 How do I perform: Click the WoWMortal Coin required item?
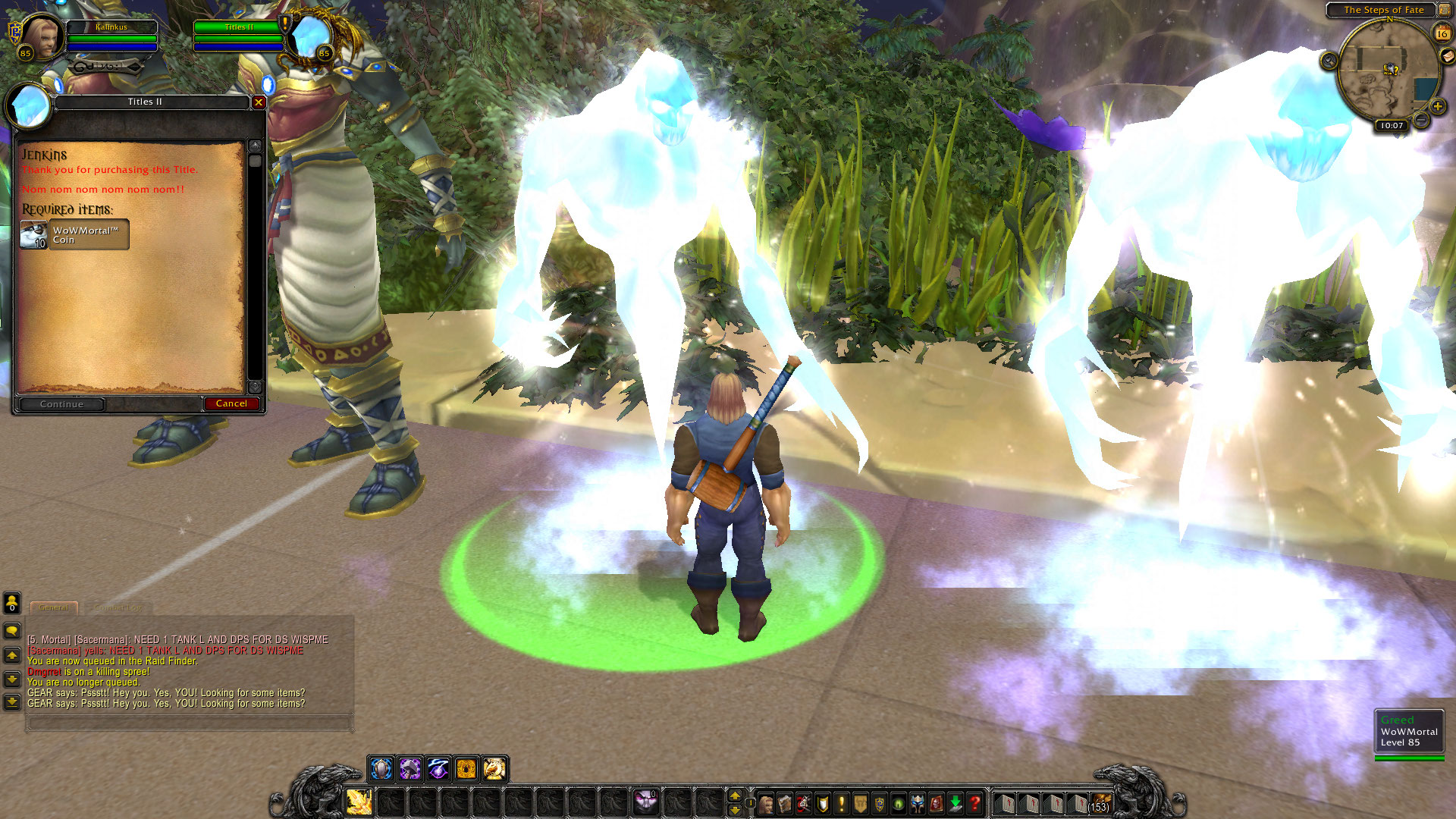click(x=74, y=234)
